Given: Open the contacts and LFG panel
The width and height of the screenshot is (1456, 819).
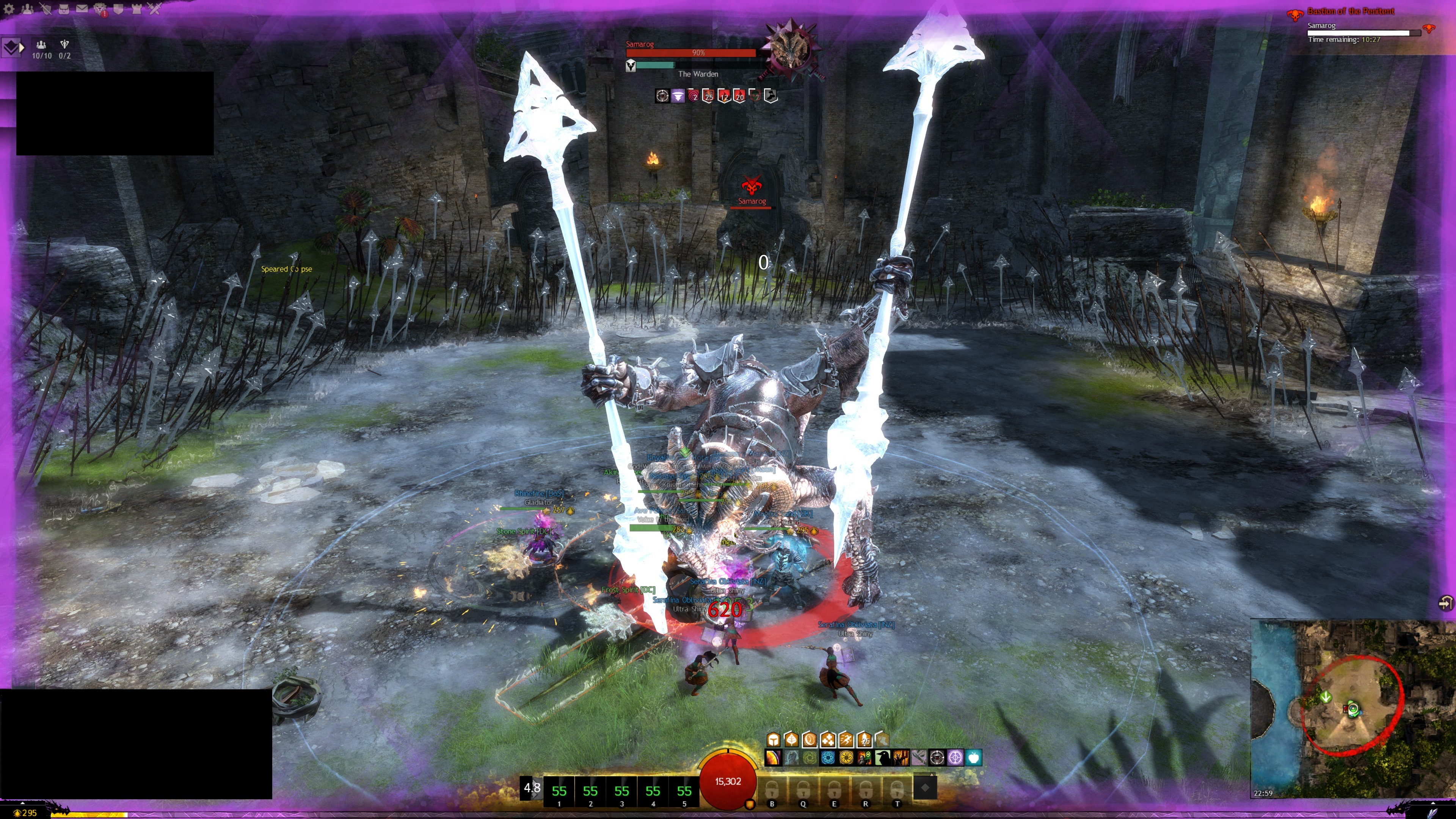Looking at the screenshot, I should 27,8.
